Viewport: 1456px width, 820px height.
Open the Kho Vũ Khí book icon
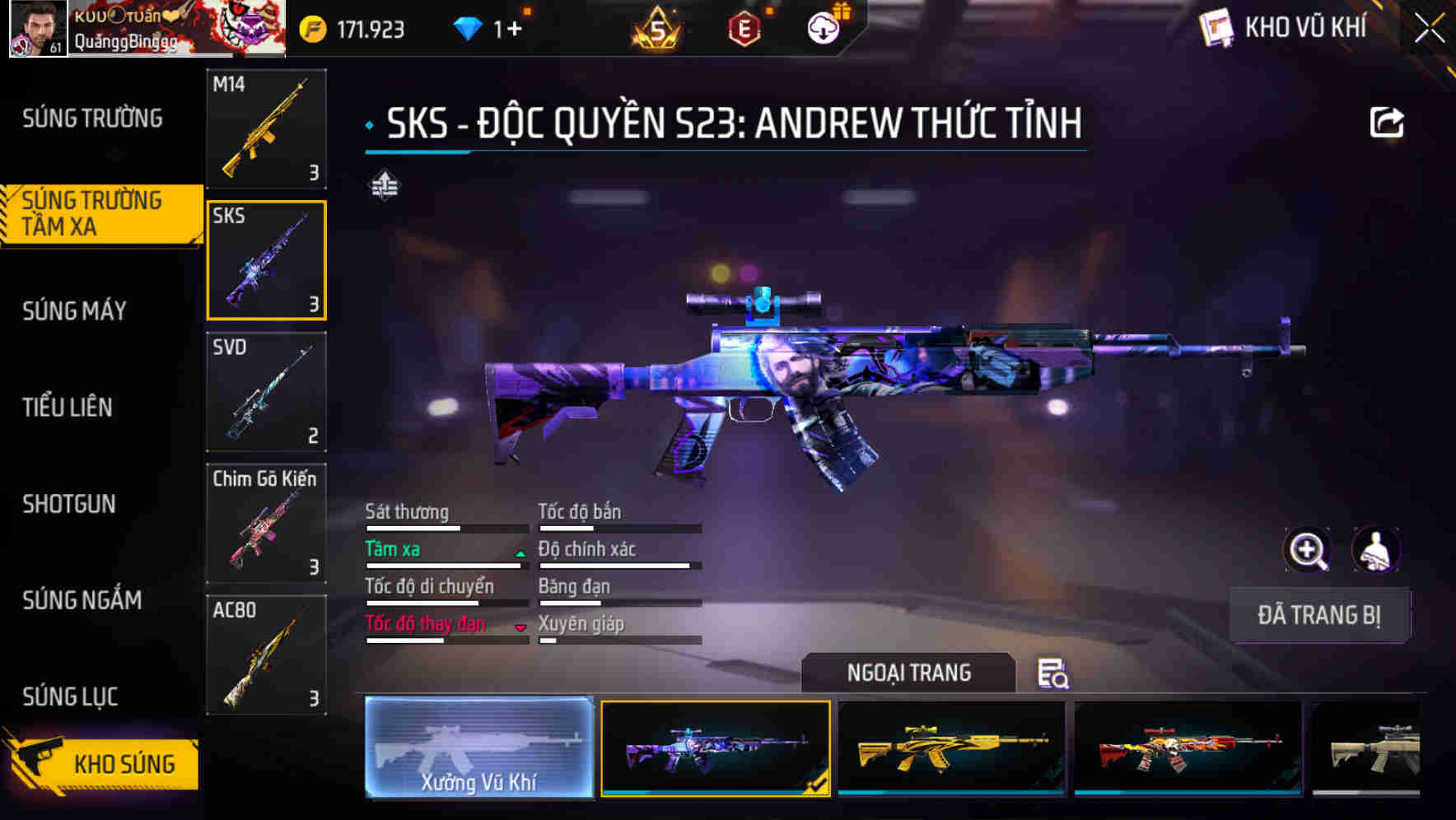click(x=1216, y=27)
